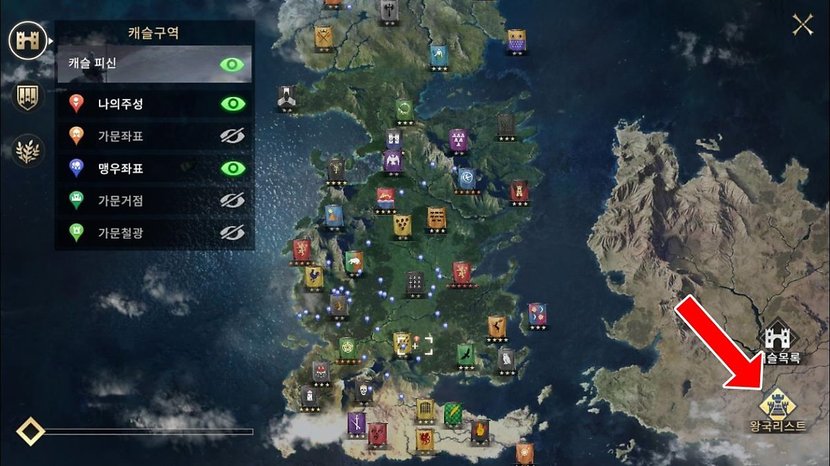The height and width of the screenshot is (466, 830).
Task: Hide the 나의주성 map markers
Action: [233, 103]
